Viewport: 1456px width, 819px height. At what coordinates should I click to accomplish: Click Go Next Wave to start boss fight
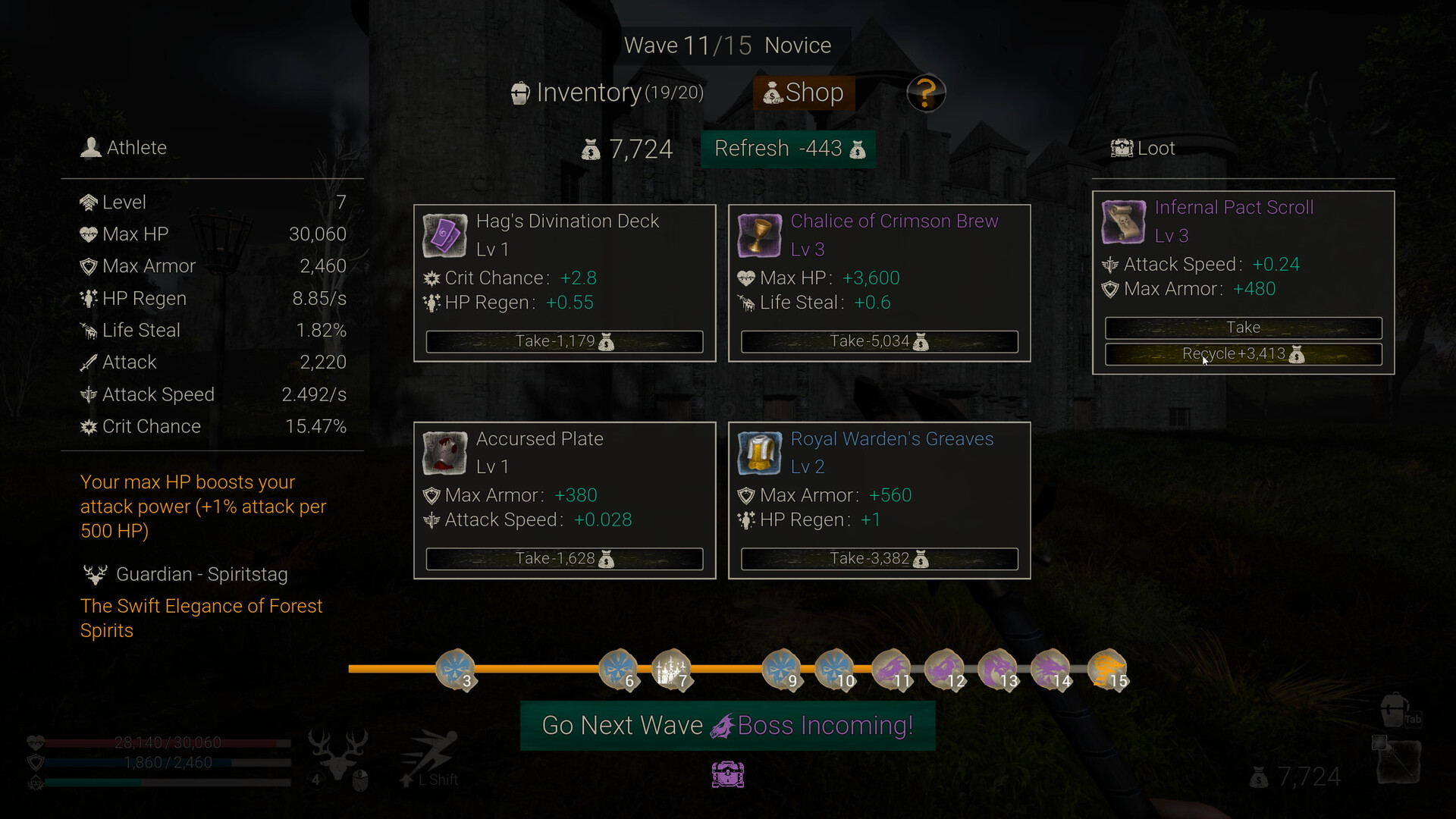726,725
